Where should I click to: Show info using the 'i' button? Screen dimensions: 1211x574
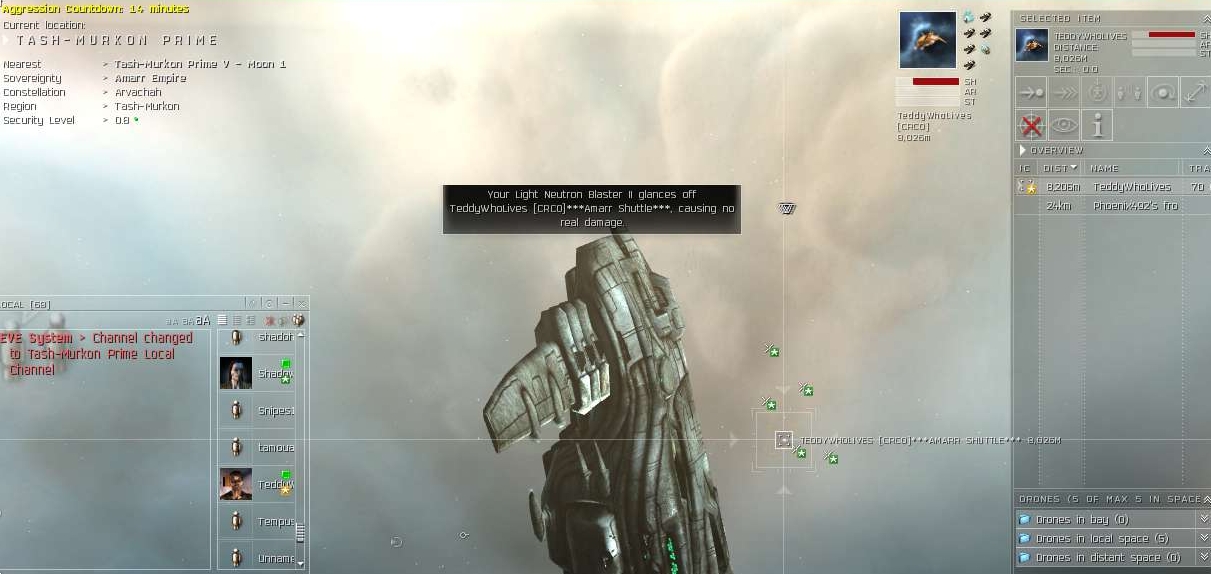(1097, 125)
